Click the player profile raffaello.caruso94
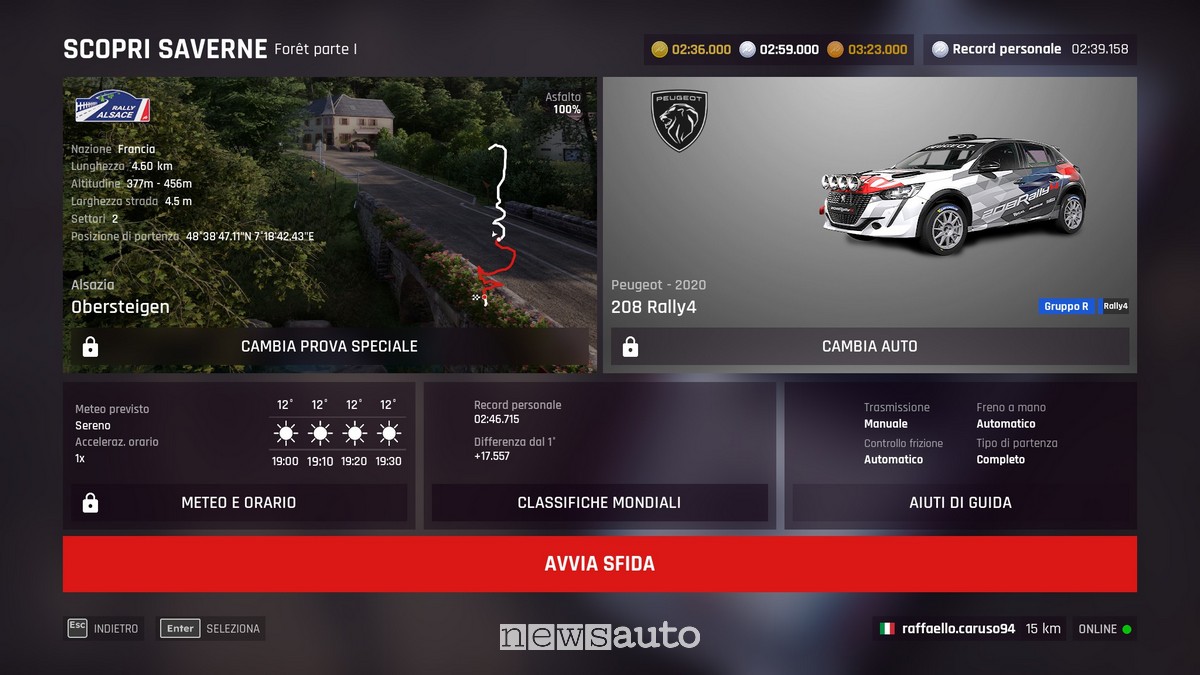Screen dimensions: 1200x675 click(957, 629)
